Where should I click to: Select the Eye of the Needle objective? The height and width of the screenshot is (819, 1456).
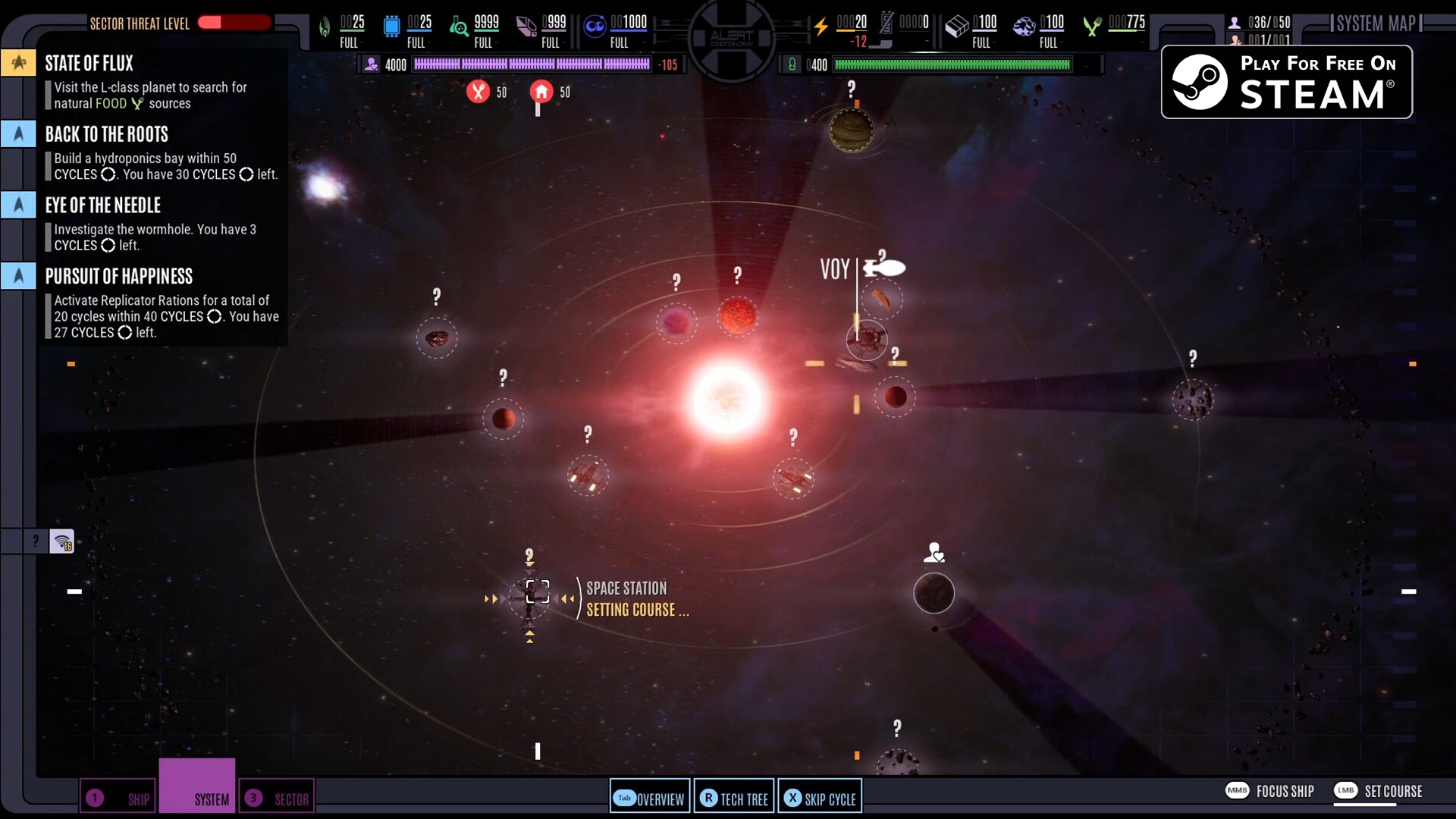(x=102, y=206)
